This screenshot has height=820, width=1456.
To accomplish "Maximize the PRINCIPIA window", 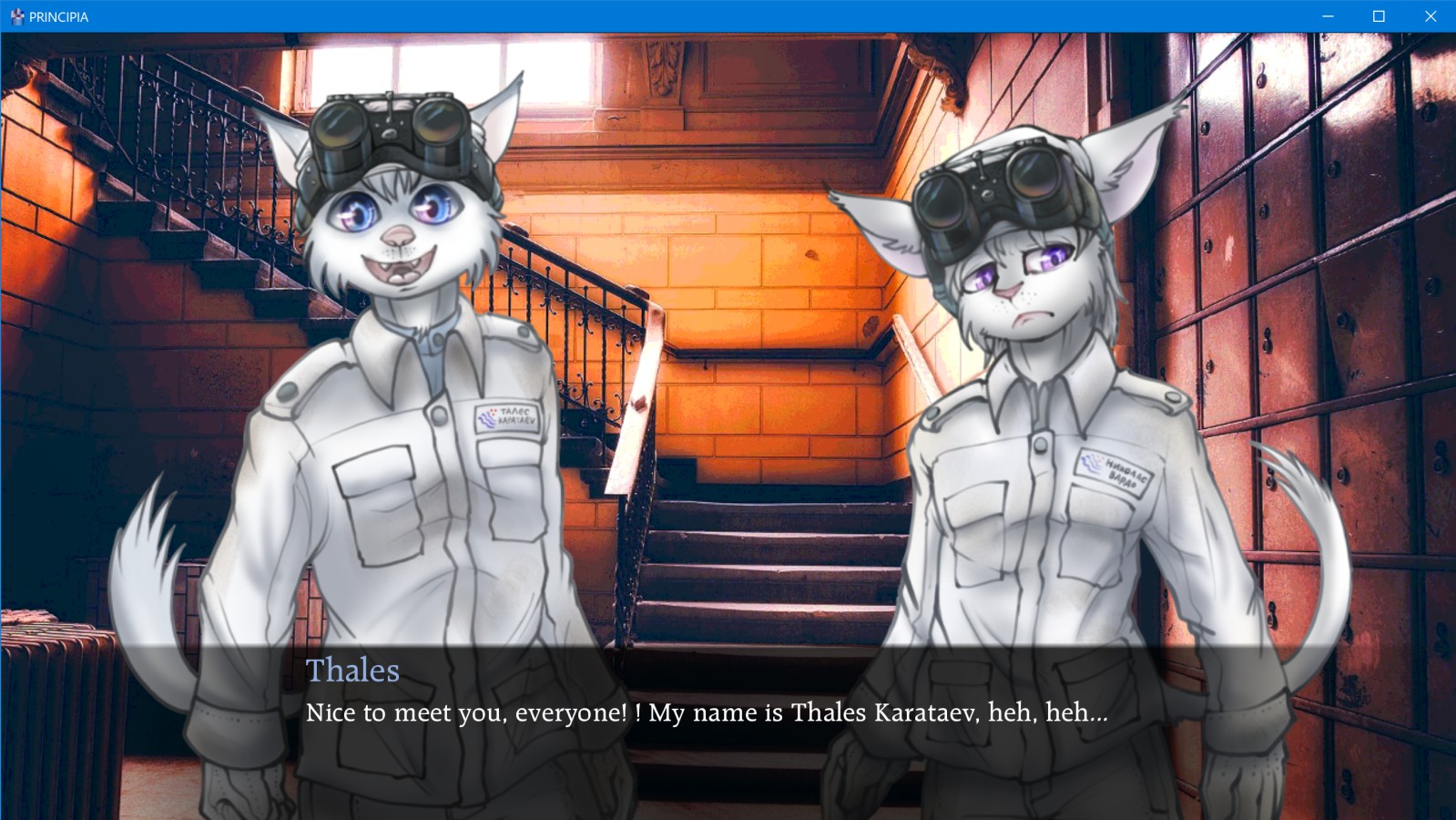I will (x=1379, y=16).
